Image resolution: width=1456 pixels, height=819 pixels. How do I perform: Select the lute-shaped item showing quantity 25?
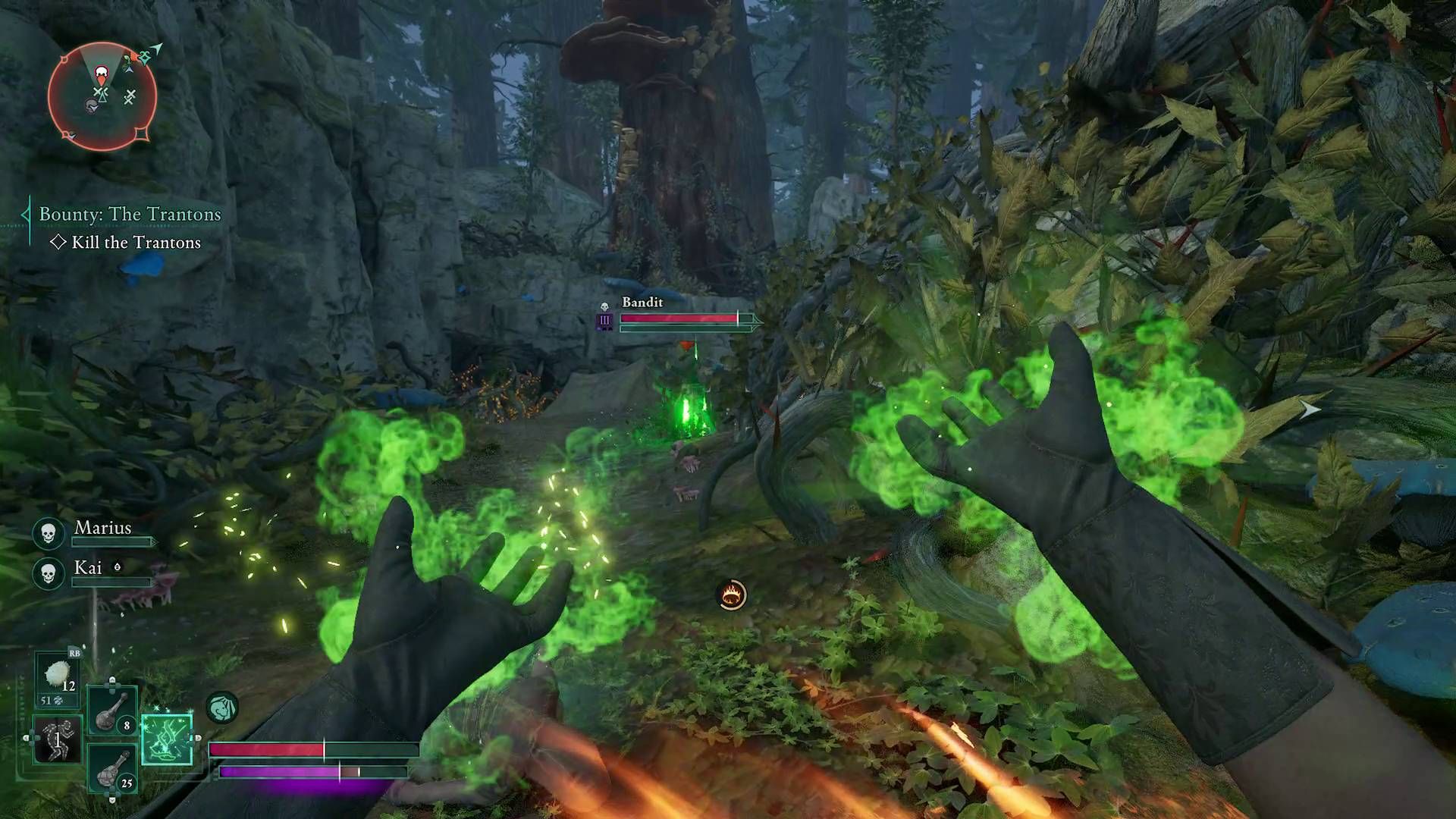tap(111, 772)
